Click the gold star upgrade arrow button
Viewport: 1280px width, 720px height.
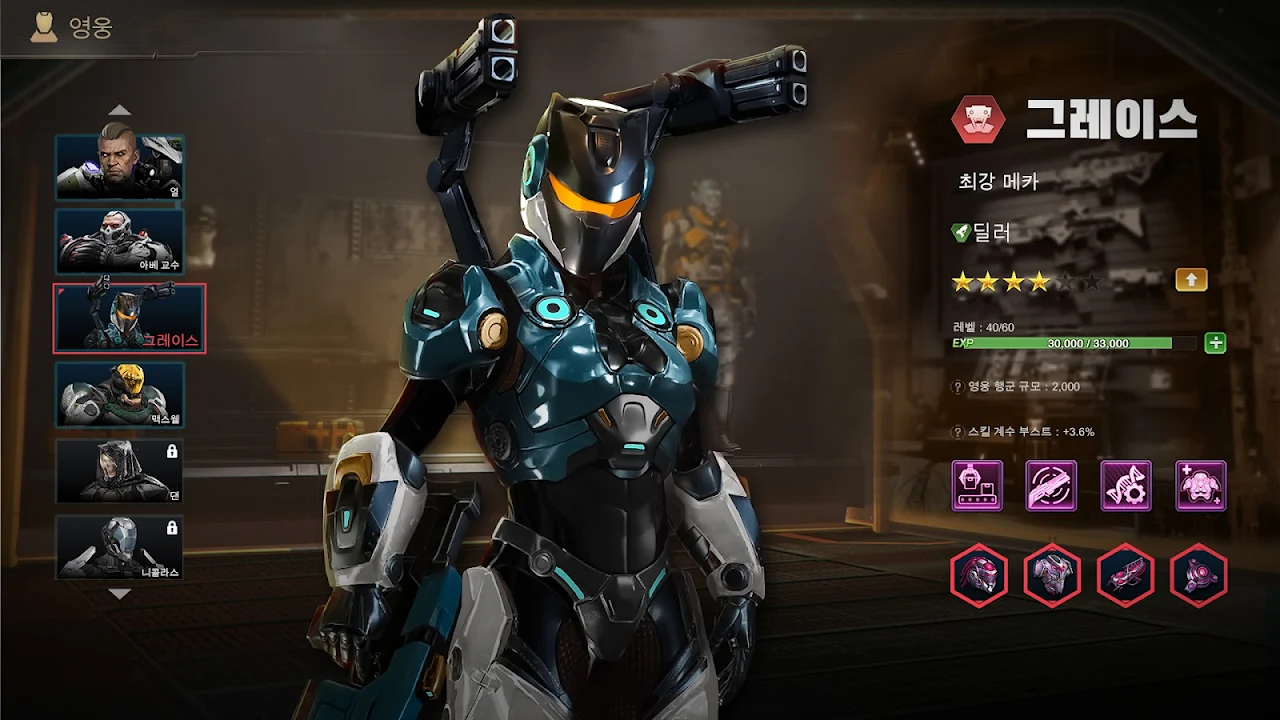(1191, 280)
